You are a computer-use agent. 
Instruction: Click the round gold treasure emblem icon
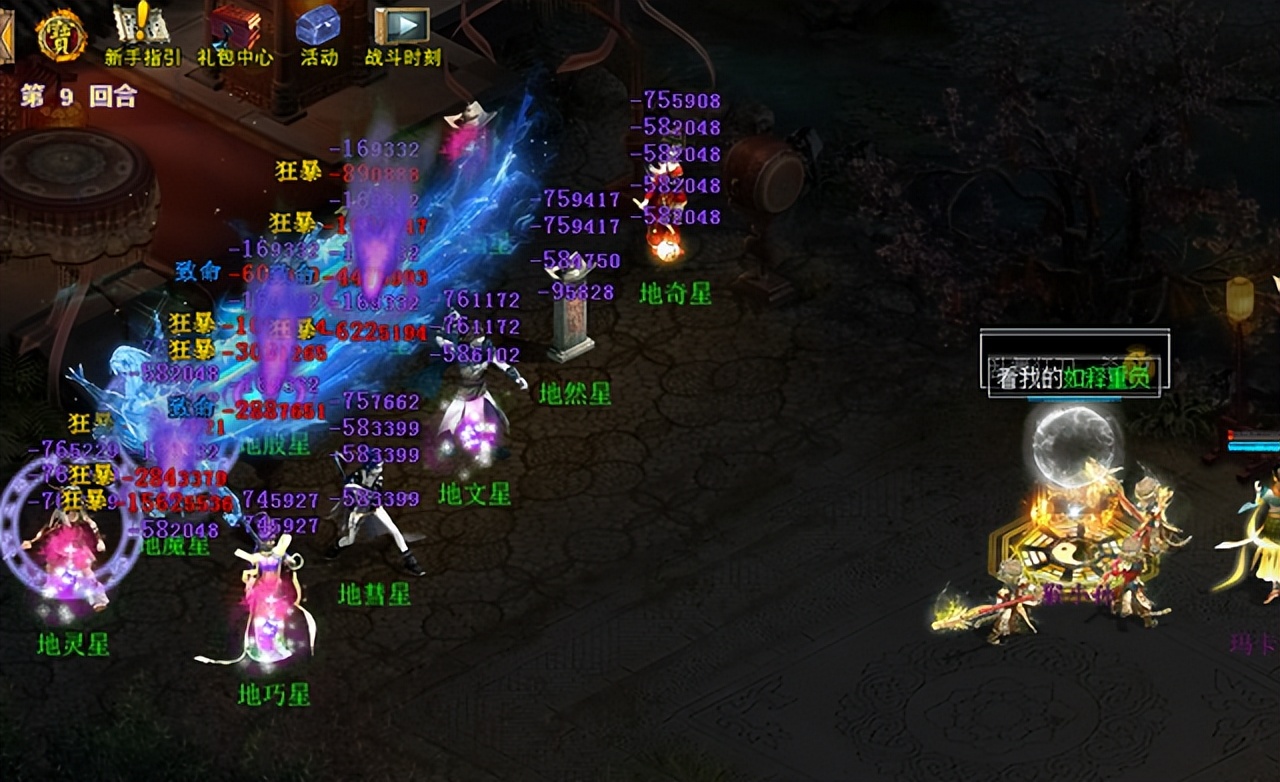coord(61,35)
